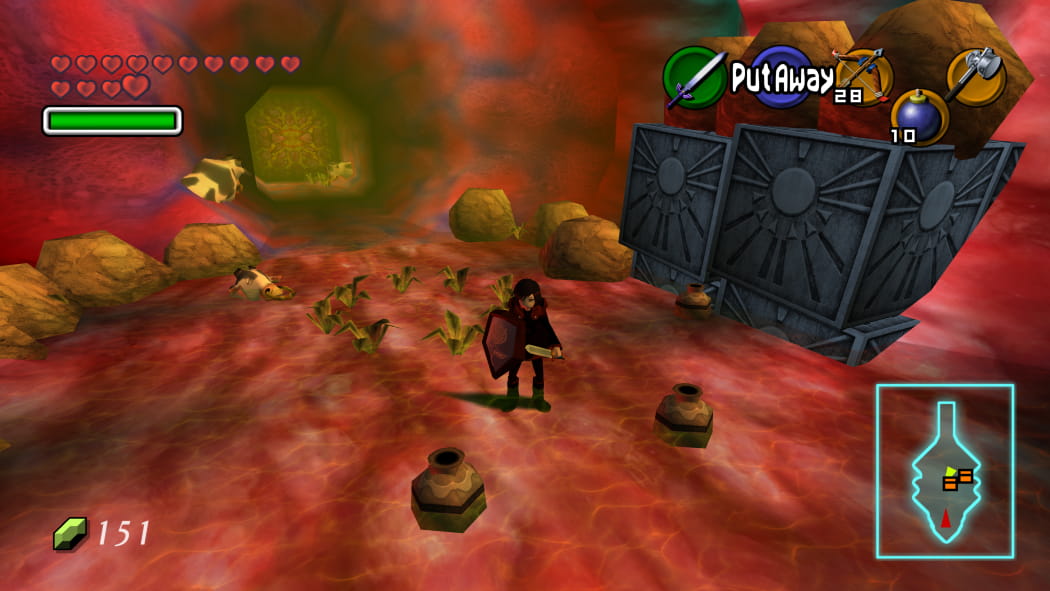
Task: Select the sword icon on the green button
Action: [x=695, y=77]
